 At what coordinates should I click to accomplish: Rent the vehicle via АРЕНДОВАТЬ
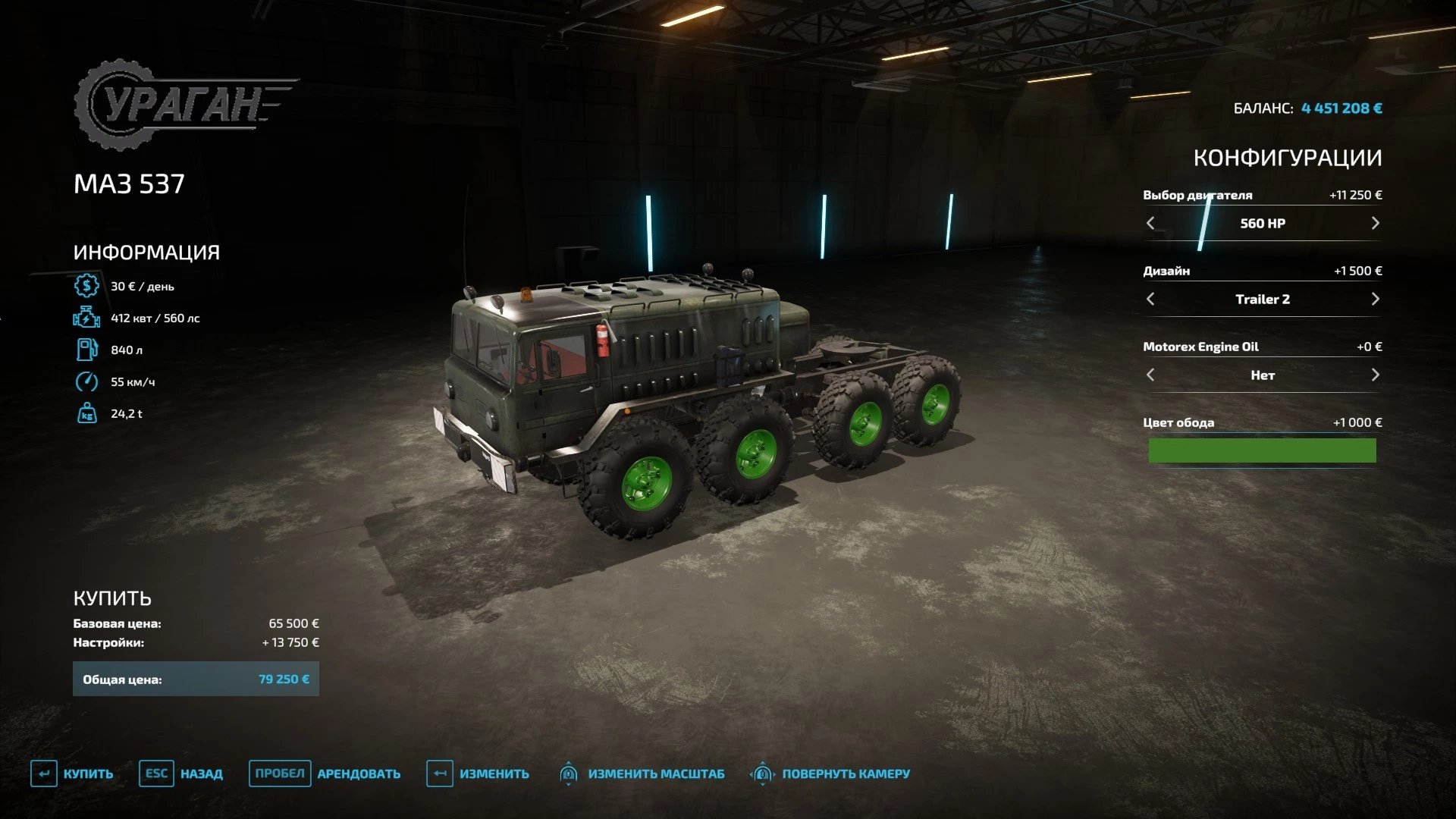(x=359, y=773)
